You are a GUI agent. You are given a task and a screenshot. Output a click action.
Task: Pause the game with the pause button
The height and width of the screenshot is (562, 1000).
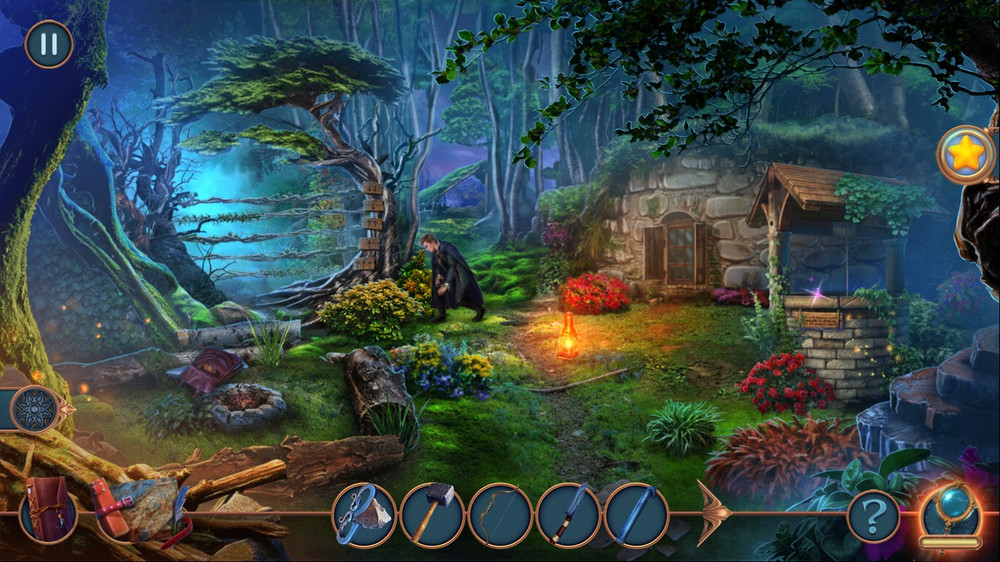pos(48,44)
